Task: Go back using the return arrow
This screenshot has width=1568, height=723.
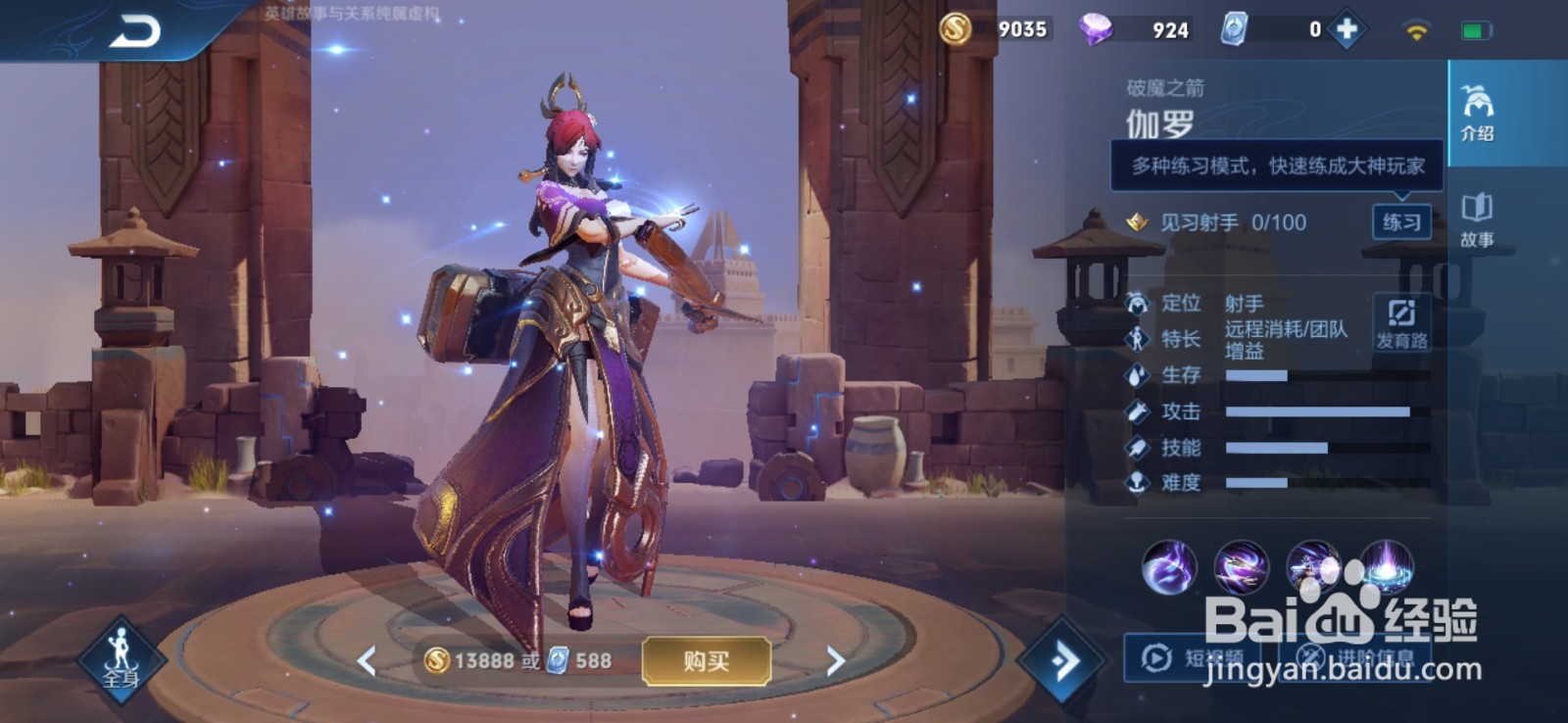Action: tap(134, 31)
